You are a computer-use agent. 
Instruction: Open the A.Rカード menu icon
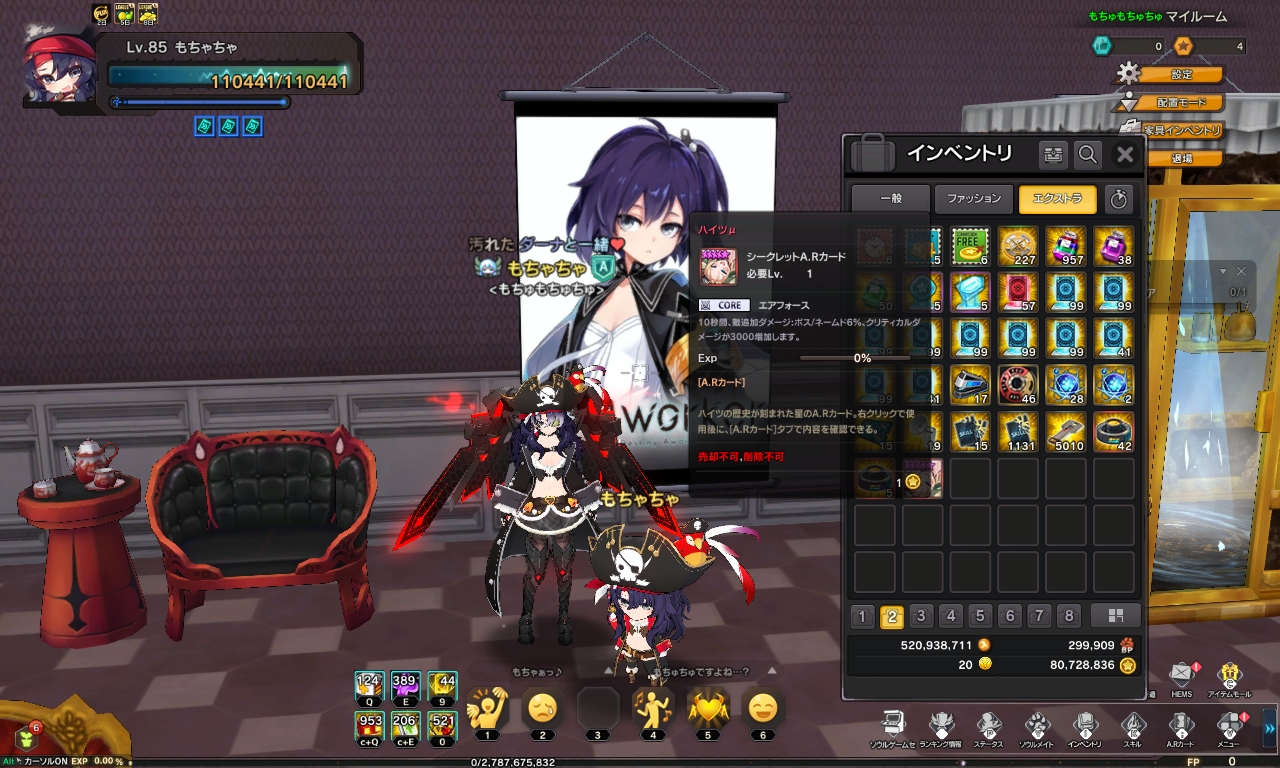click(x=1181, y=726)
